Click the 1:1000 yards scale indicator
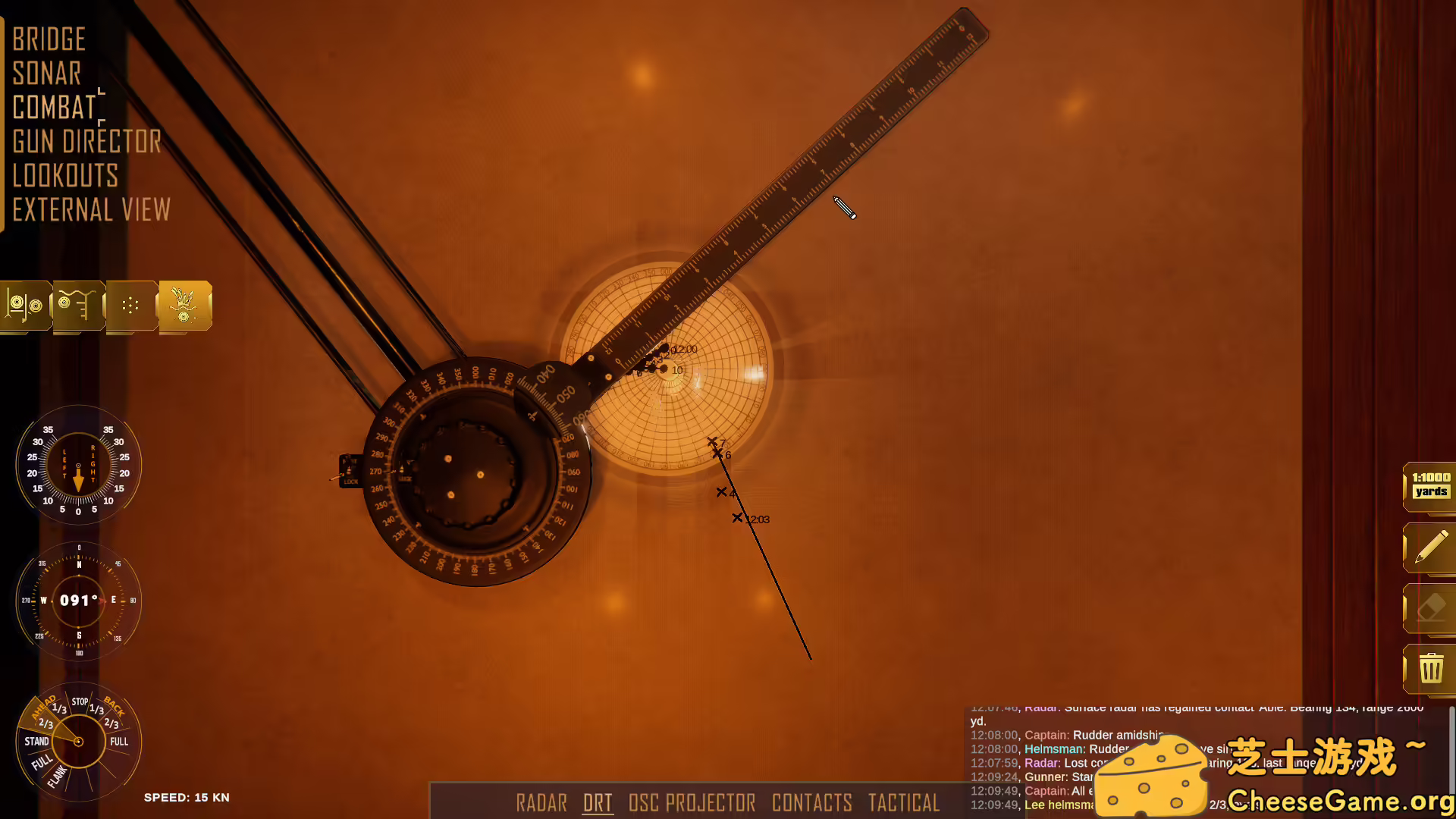Image resolution: width=1456 pixels, height=819 pixels. 1430,486
